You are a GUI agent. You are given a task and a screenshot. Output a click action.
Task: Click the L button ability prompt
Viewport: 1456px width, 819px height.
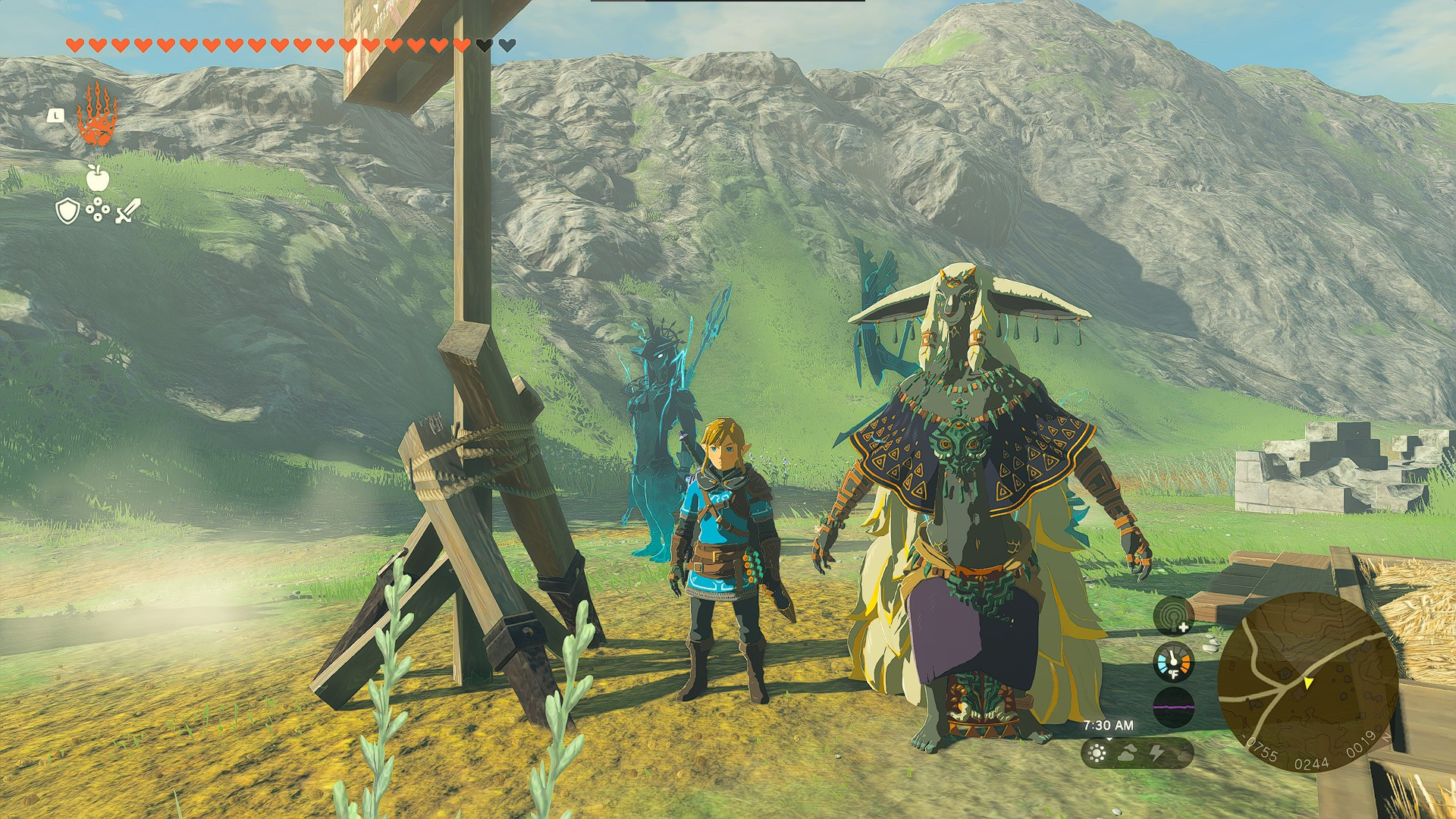click(55, 115)
